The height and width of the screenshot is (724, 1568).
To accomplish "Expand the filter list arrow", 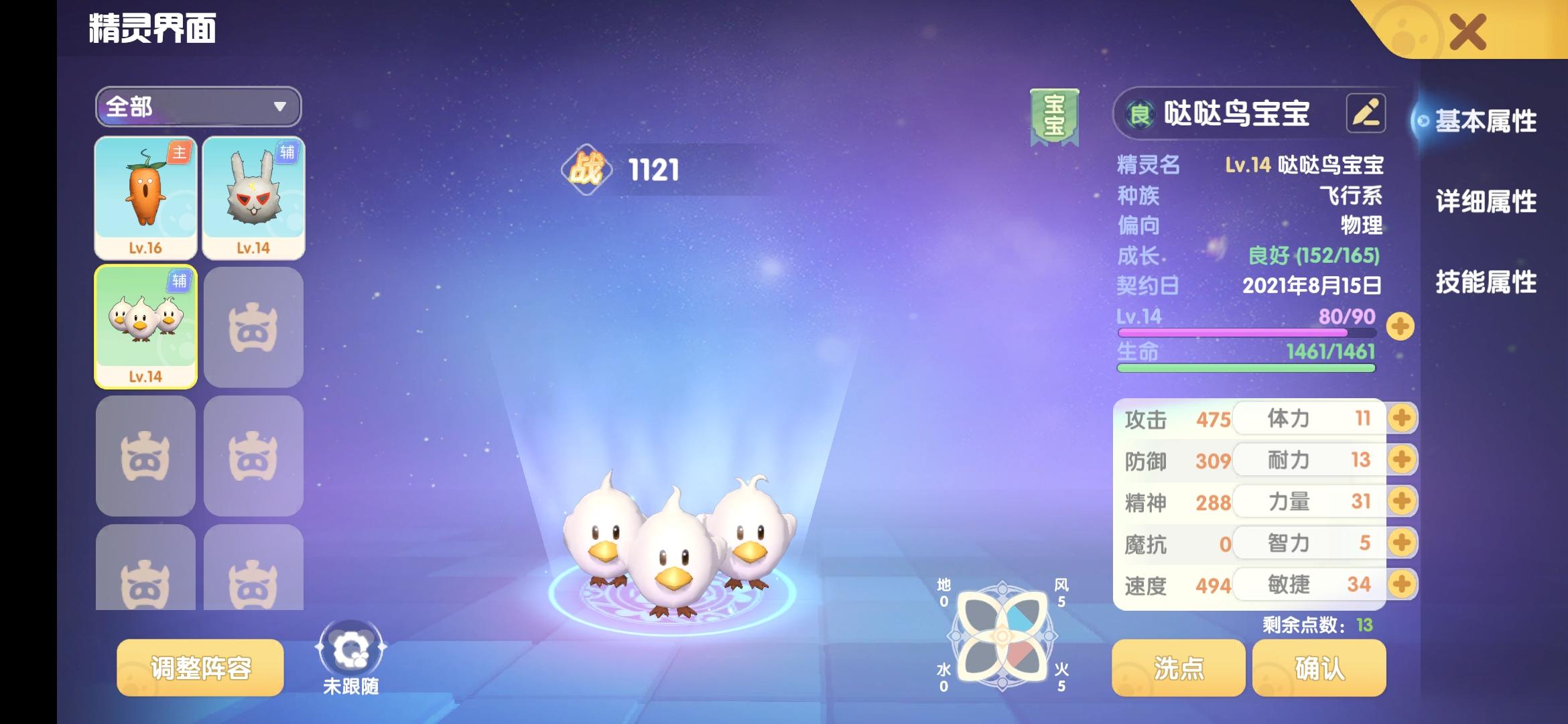I will tap(281, 107).
